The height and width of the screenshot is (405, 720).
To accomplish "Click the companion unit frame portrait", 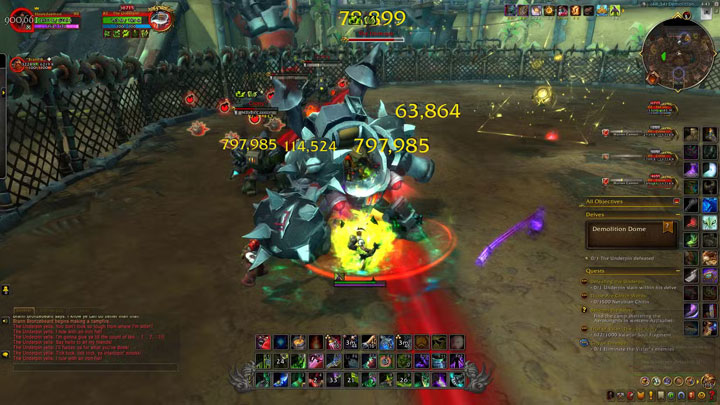I will 18,65.
